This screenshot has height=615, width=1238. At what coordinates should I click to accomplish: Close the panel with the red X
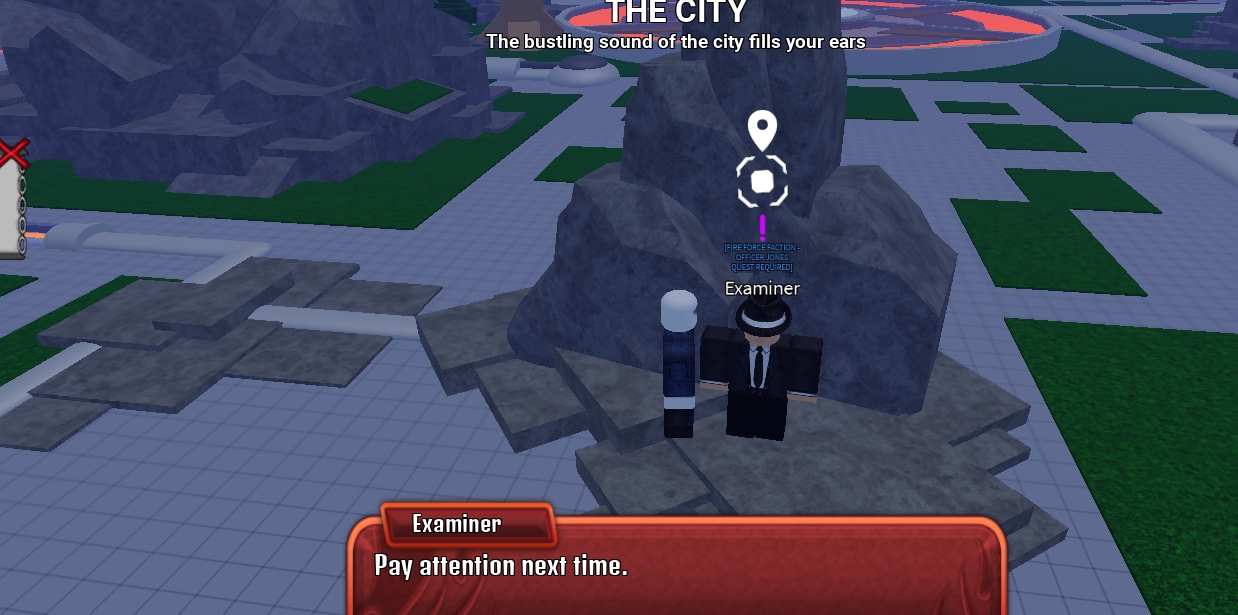12,154
